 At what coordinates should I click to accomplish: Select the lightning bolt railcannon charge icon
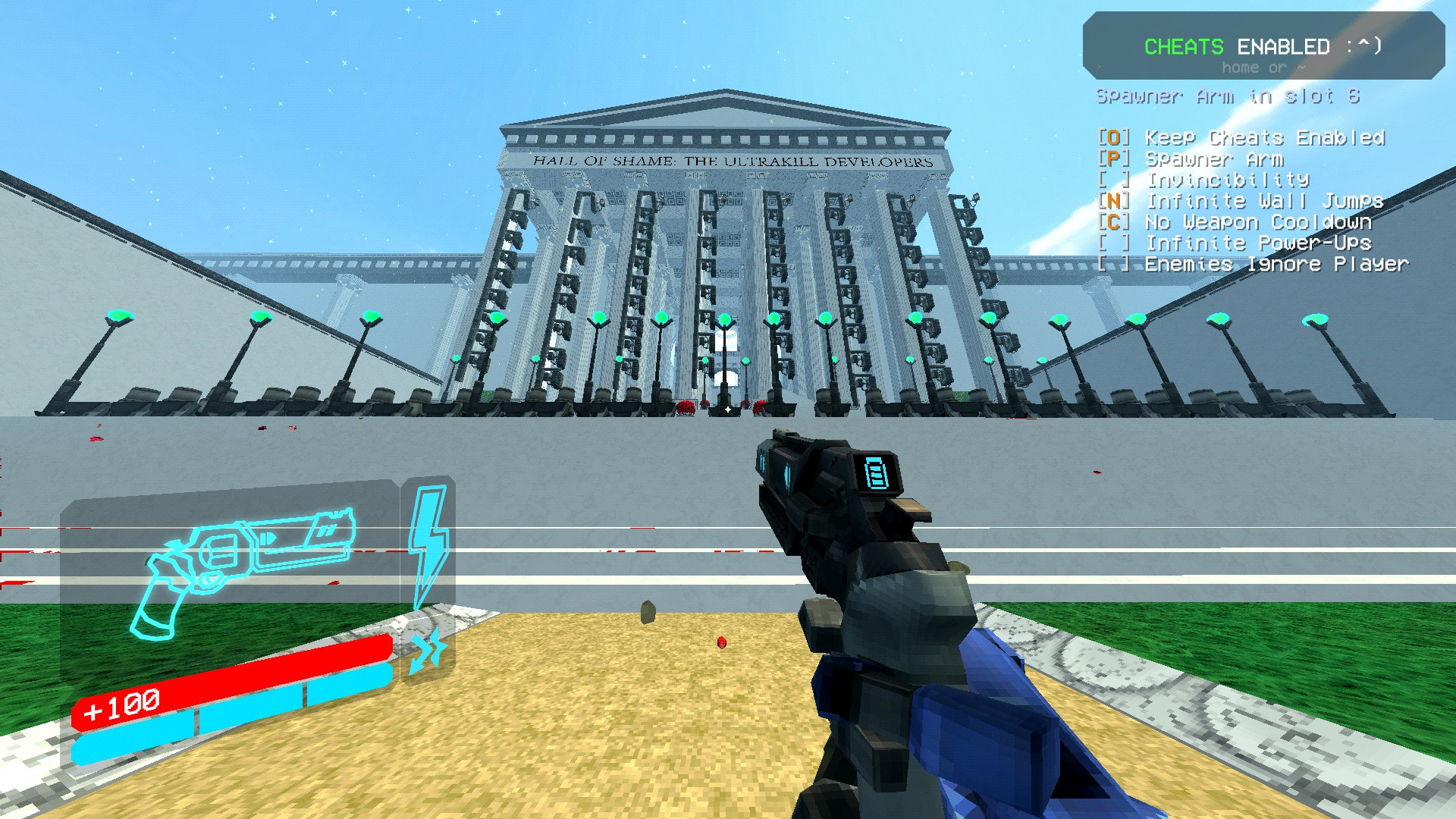pos(428,544)
